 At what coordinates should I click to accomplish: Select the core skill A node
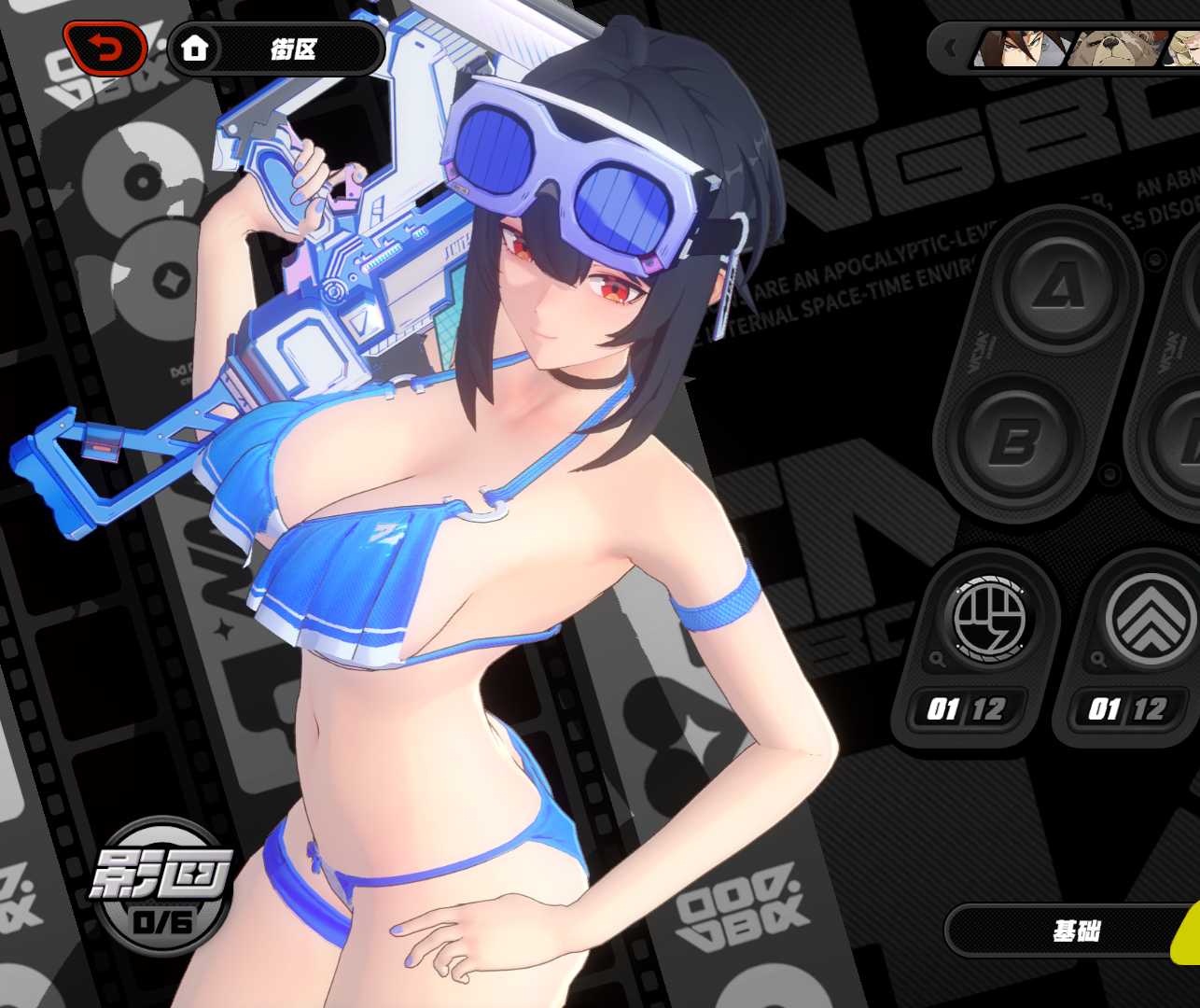point(1060,285)
